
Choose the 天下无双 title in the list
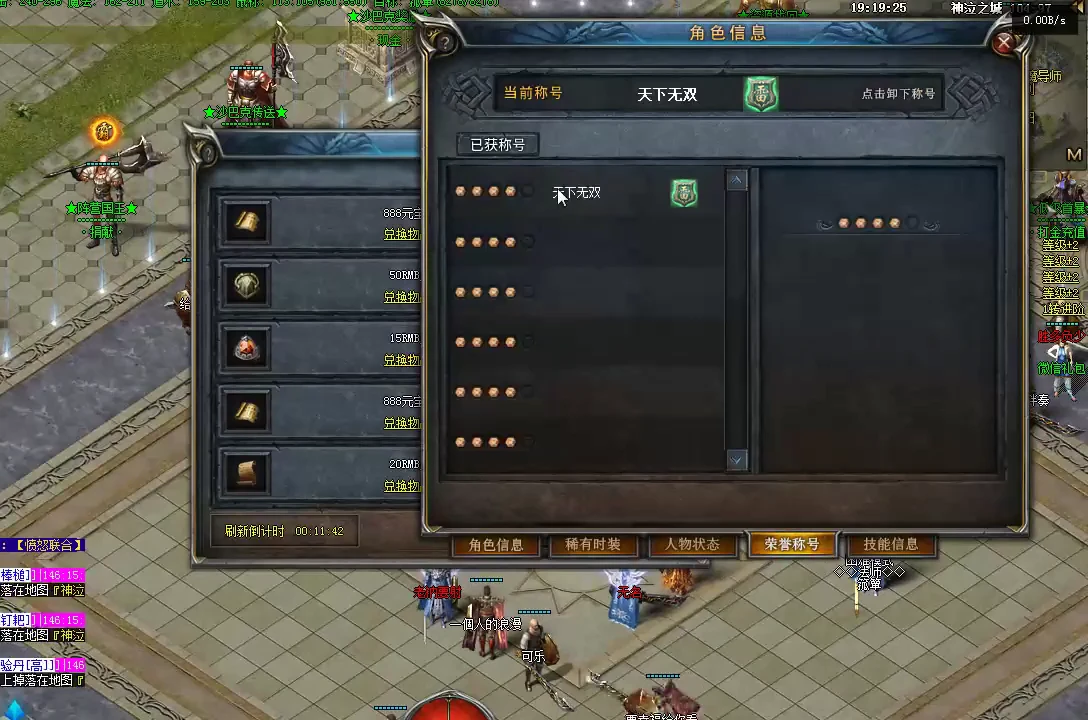[577, 193]
